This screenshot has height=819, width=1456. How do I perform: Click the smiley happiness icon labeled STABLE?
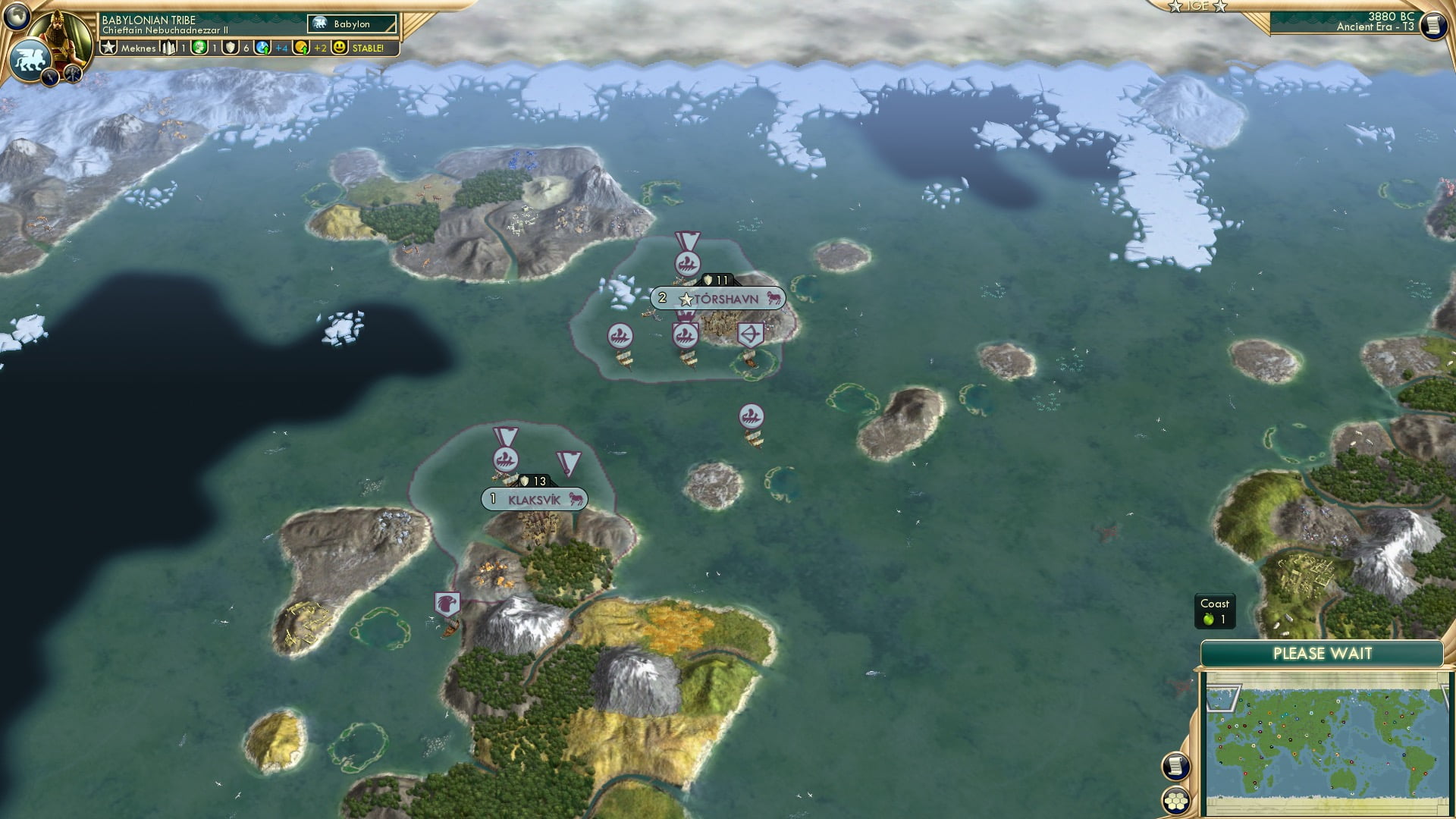[339, 49]
